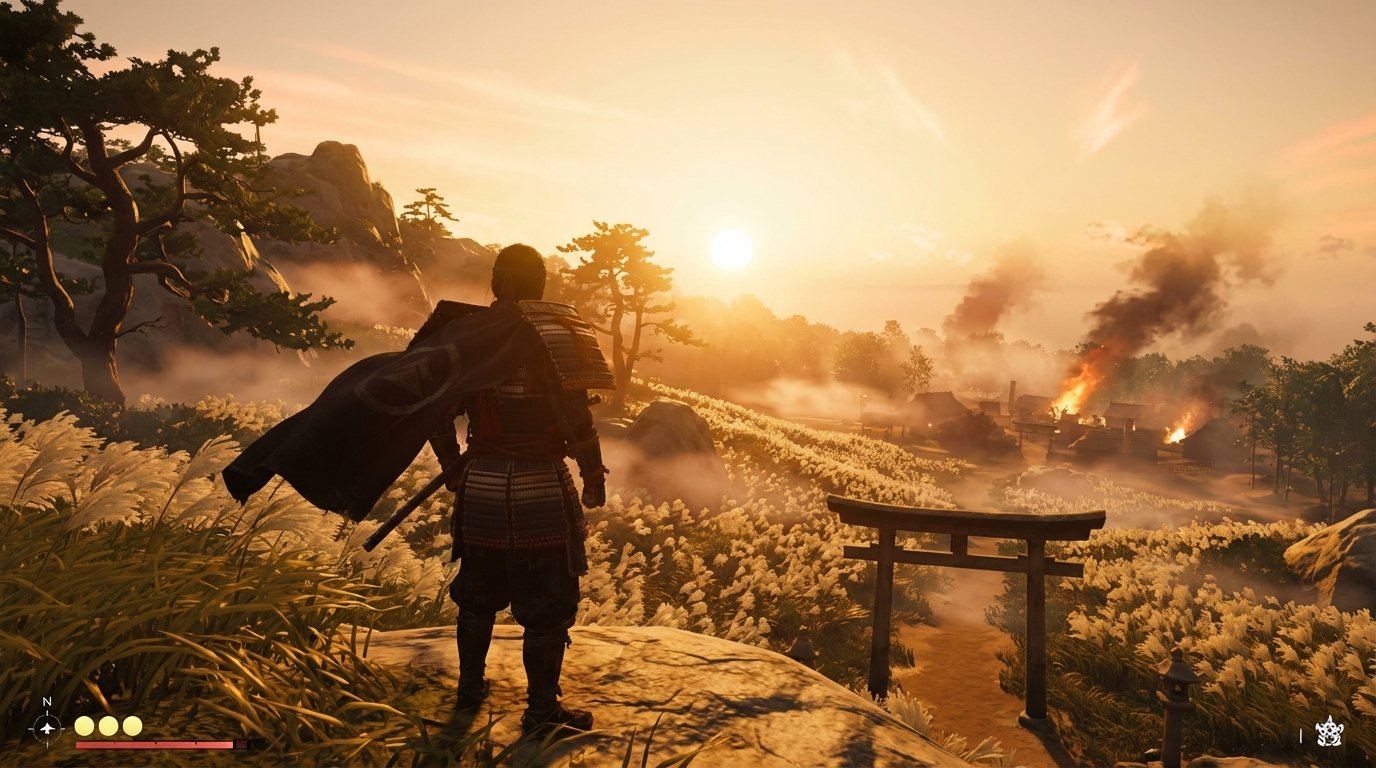Click the large rock beside the flower field

point(672,426)
